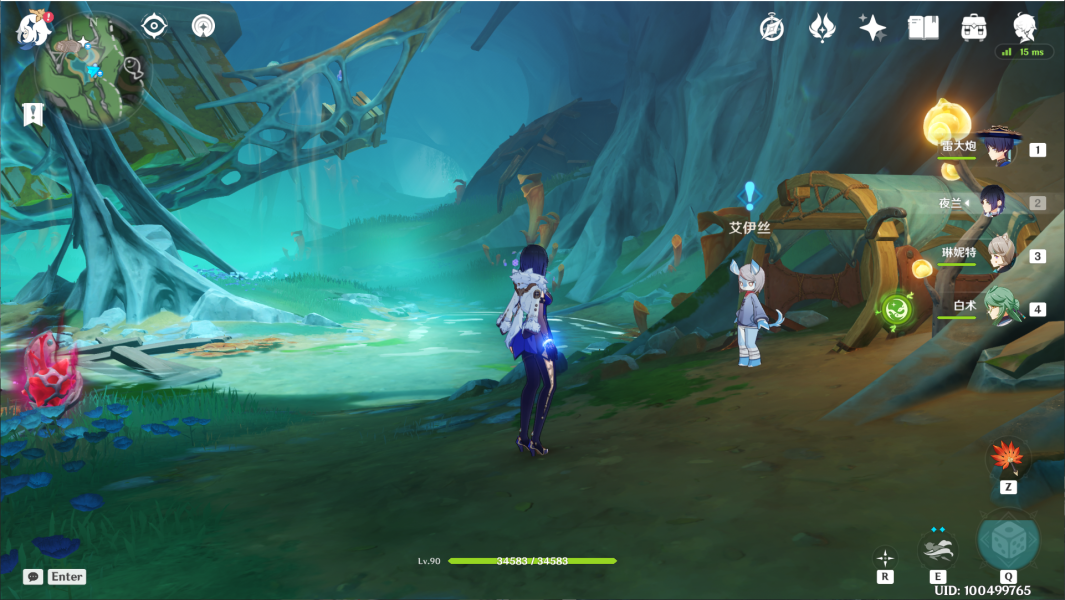Switch to party member 雷大炮
This screenshot has width=1065, height=600.
coord(997,150)
